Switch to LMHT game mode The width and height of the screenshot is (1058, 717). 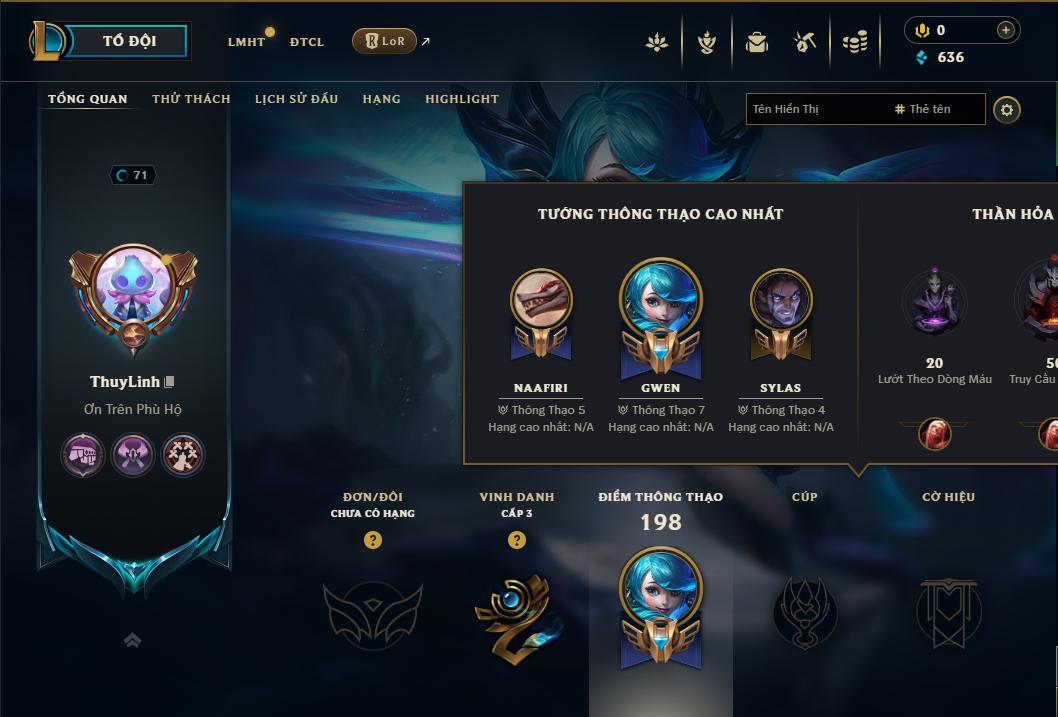pos(246,42)
